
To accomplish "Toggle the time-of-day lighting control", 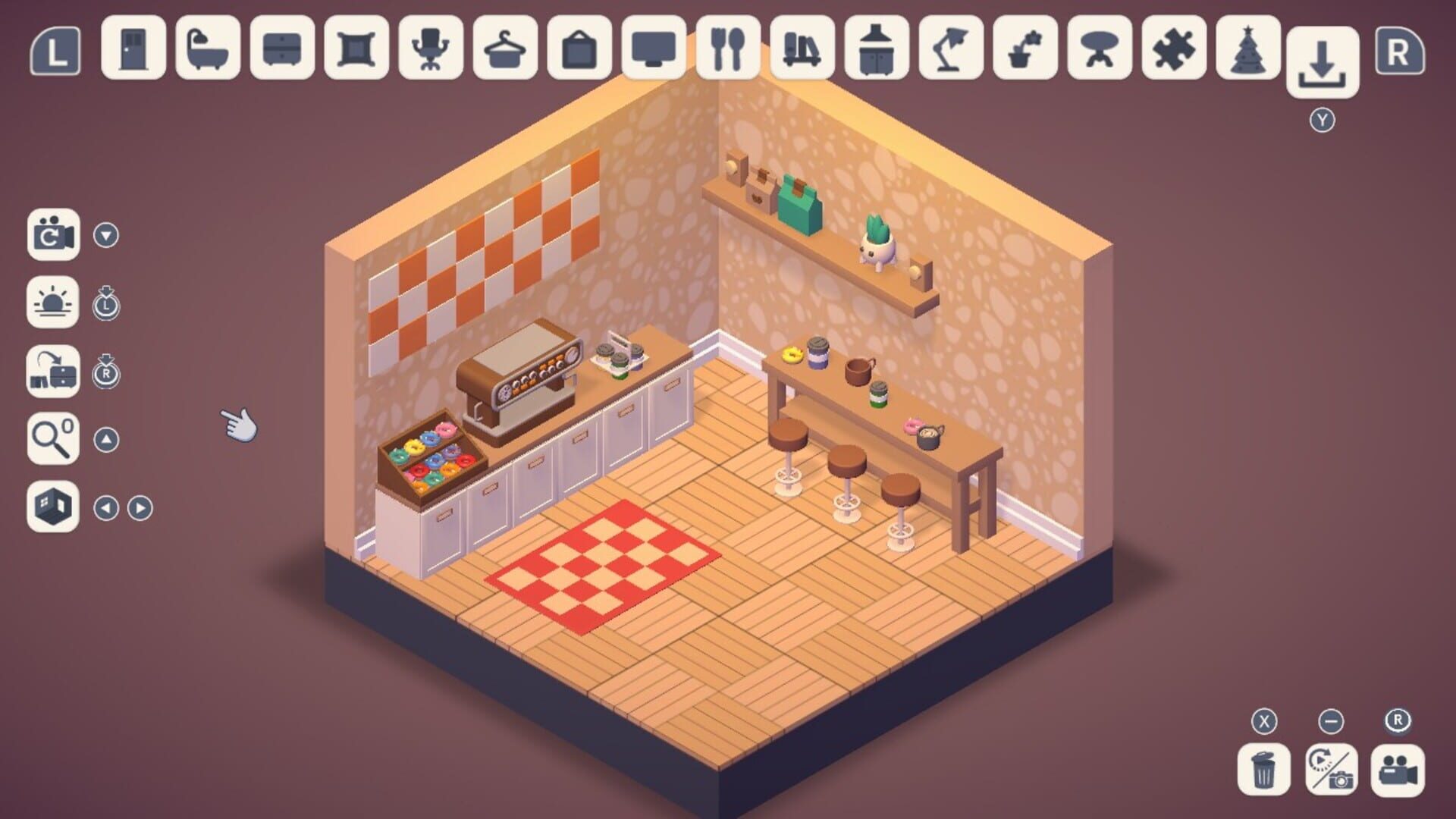I will 52,303.
